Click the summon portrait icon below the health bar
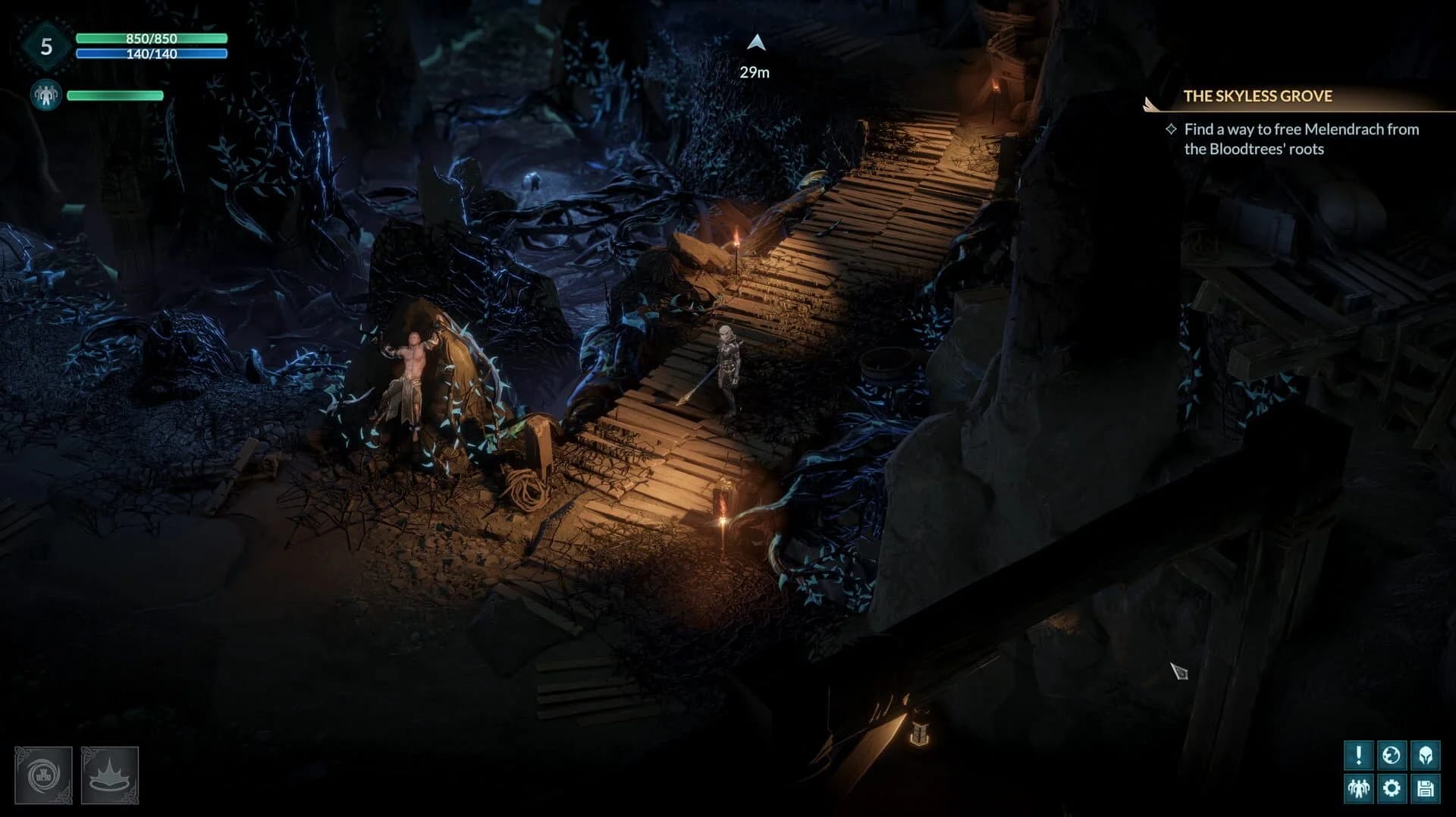The image size is (1456, 817). pyautogui.click(x=45, y=95)
